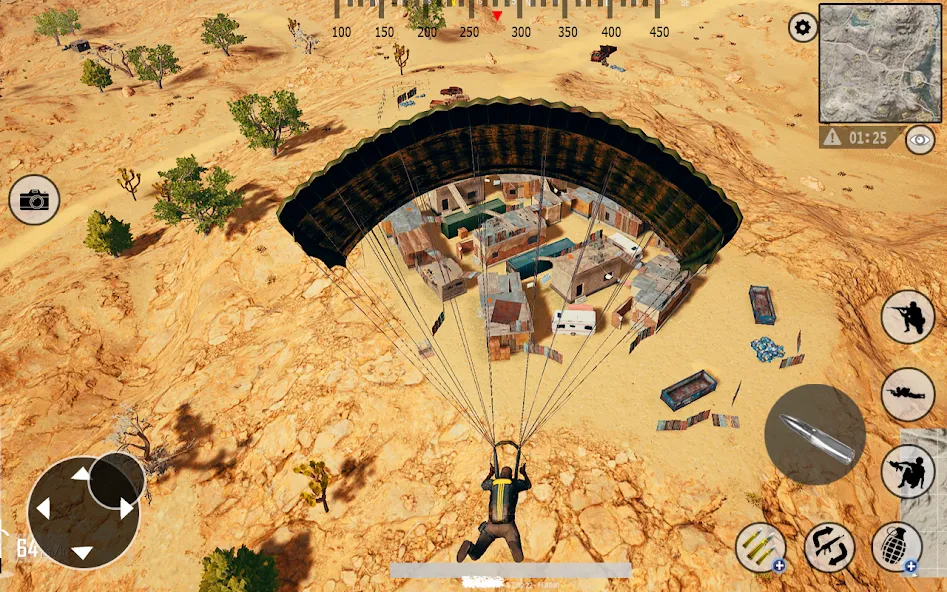Tap the movement joystick's right arrow
947x592 pixels.
[x=126, y=509]
